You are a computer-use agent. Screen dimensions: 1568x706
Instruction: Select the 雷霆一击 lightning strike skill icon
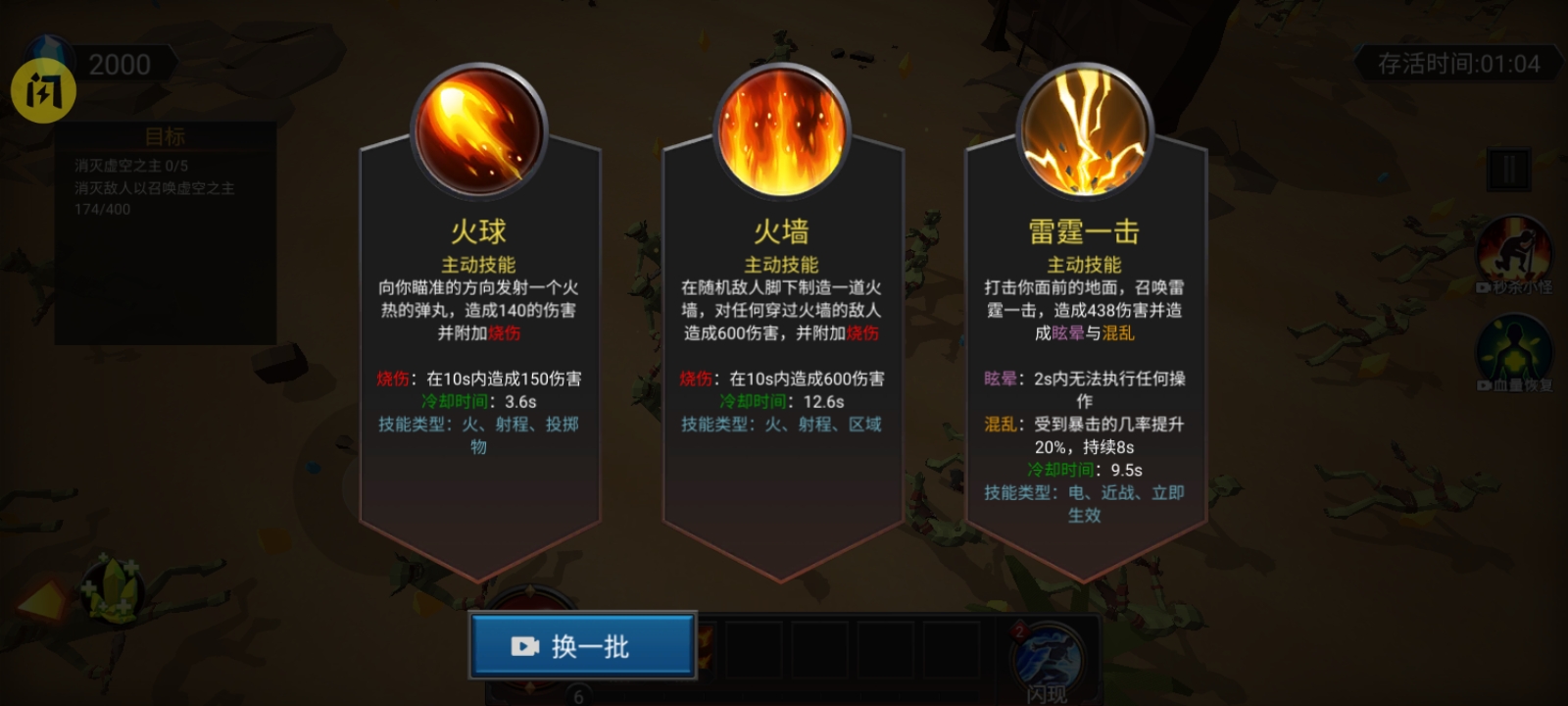1083,127
